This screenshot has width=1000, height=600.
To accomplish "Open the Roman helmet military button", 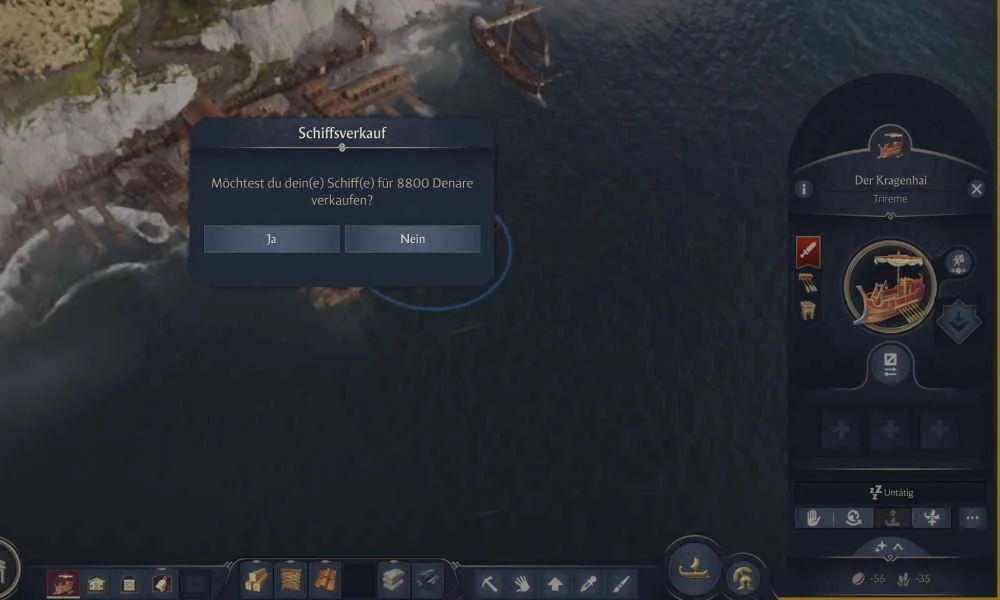I will coord(743,577).
